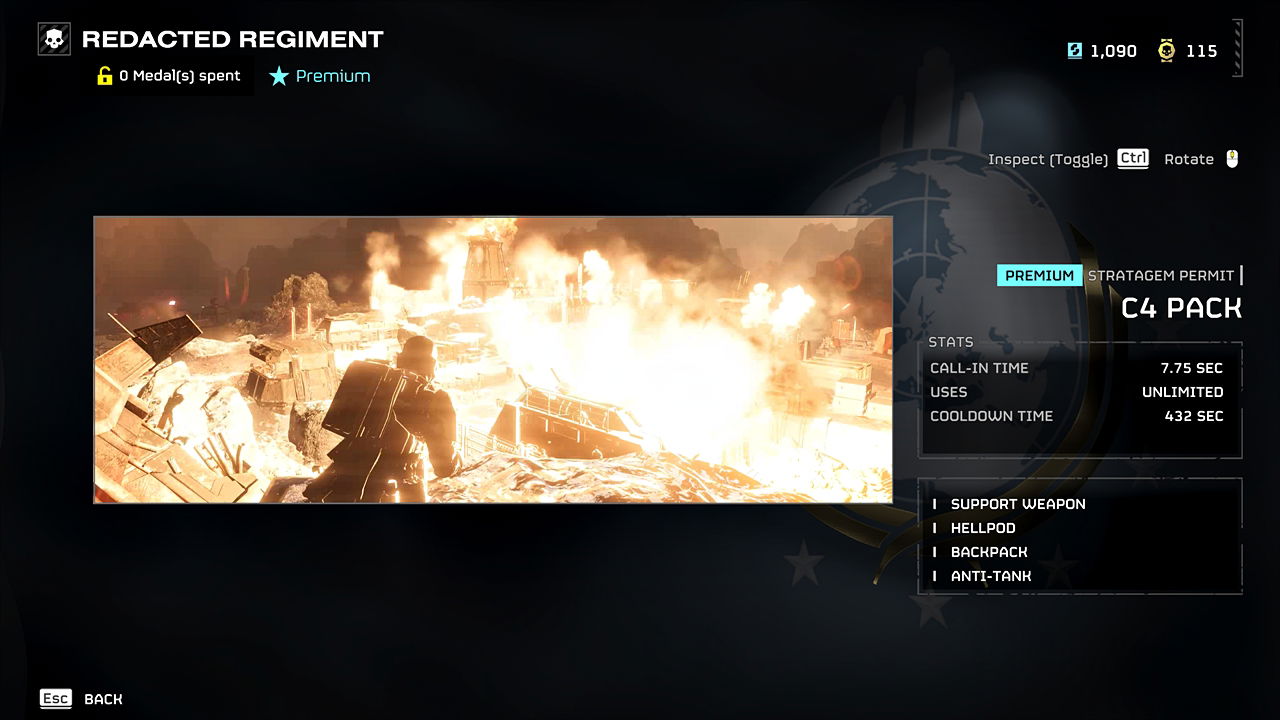Click the yellow padlock icon near Medals spent
Viewport: 1280px width, 720px height.
point(104,75)
